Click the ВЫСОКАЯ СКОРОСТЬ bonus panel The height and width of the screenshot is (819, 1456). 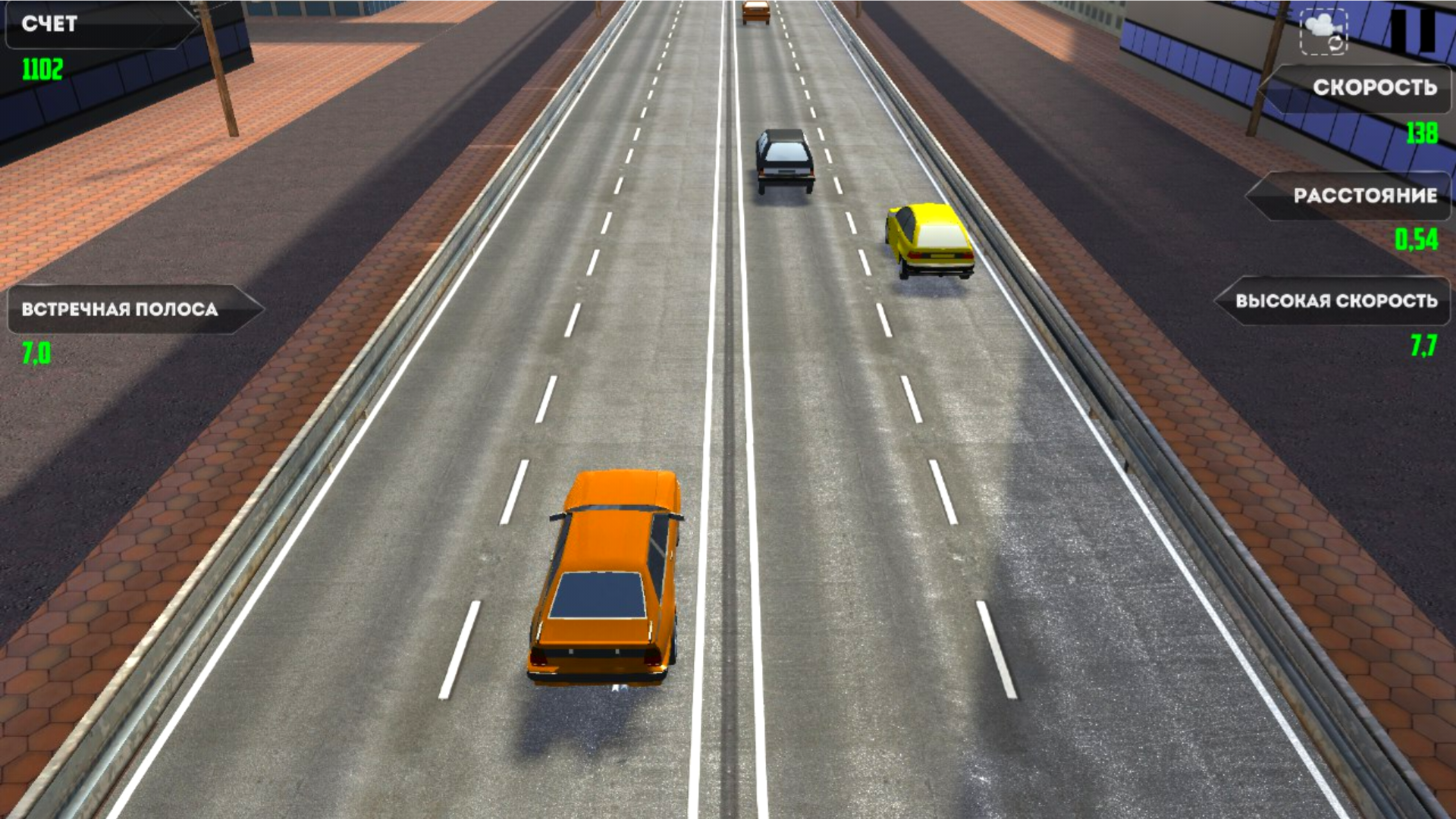1335,302
